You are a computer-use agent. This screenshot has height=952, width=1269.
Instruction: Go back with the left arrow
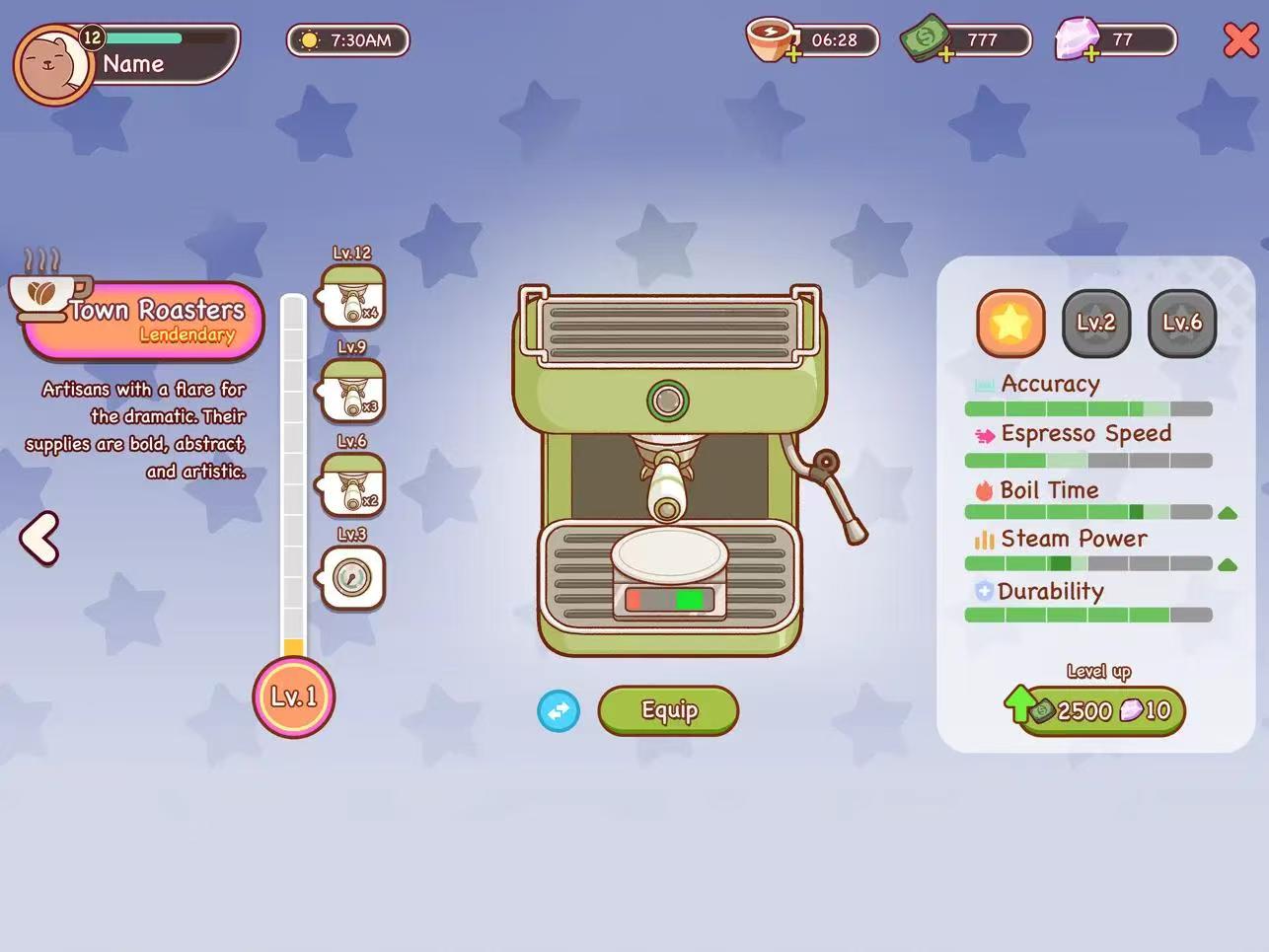39,539
